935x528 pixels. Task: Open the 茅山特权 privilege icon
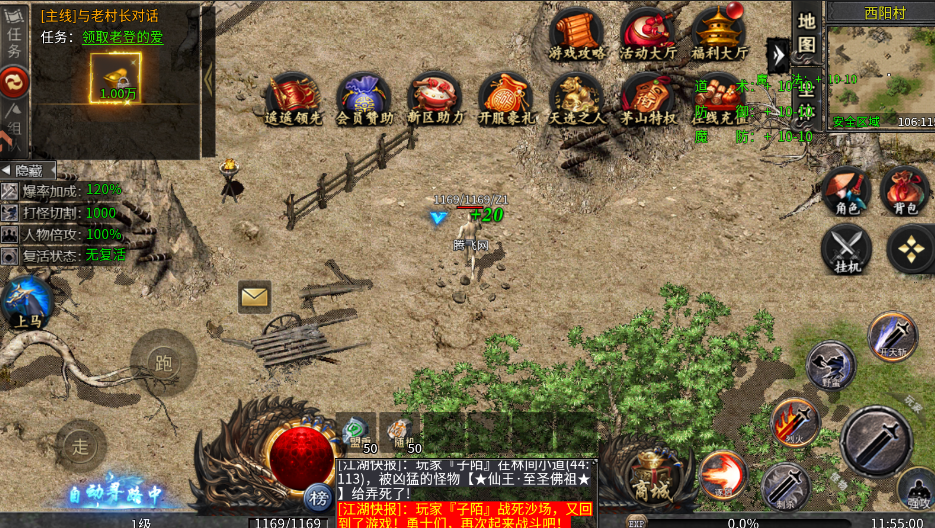[647, 97]
